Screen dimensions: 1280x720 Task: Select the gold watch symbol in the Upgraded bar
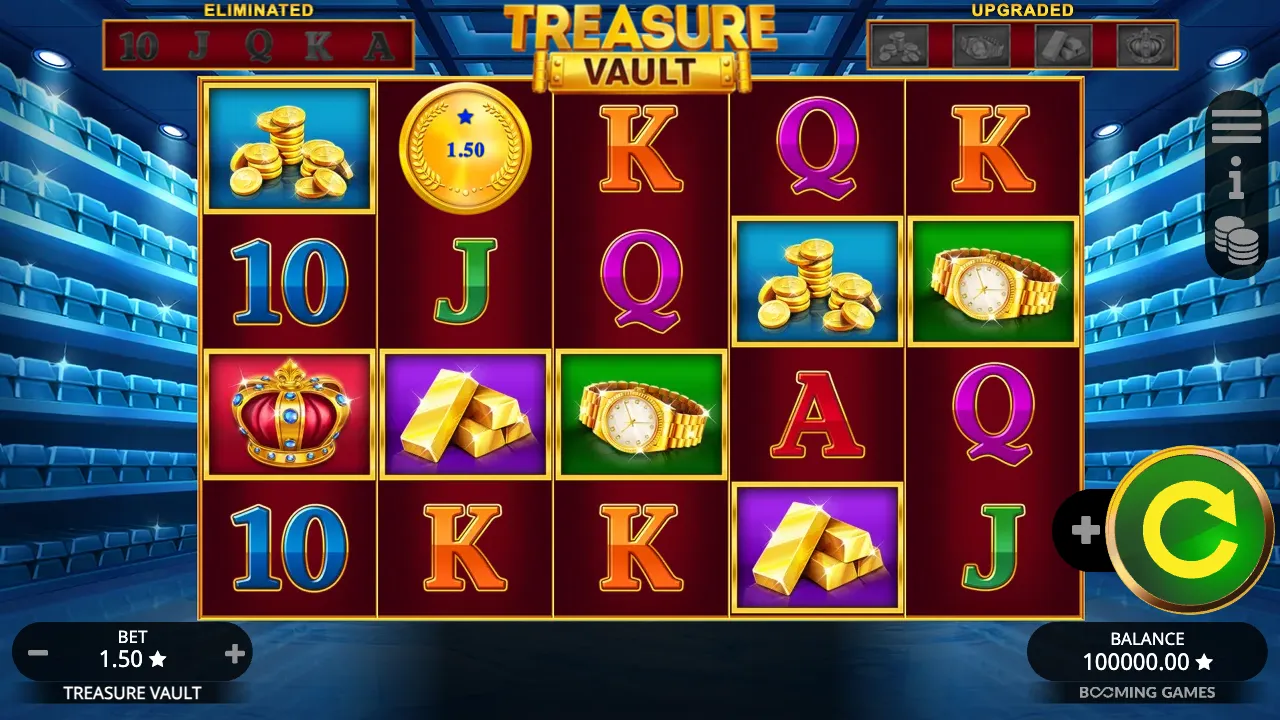click(981, 43)
